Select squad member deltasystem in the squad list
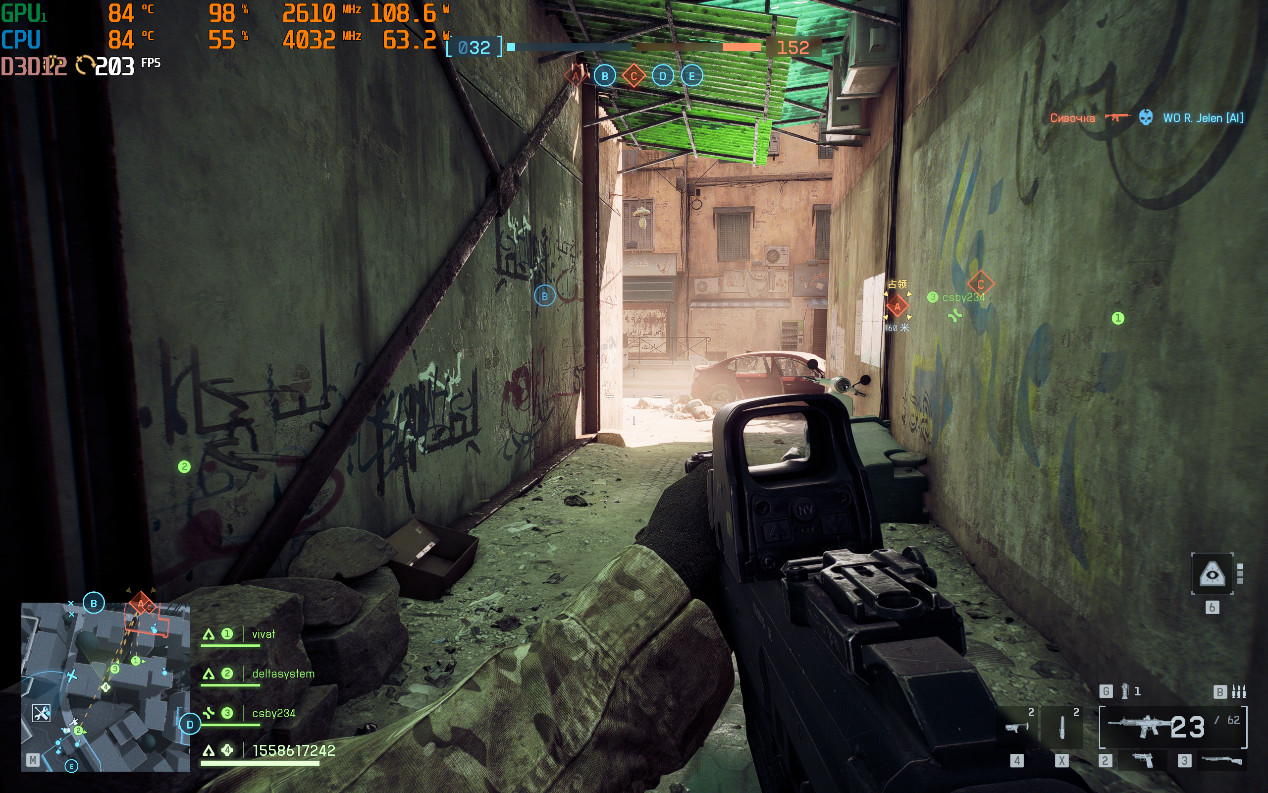 click(x=282, y=674)
